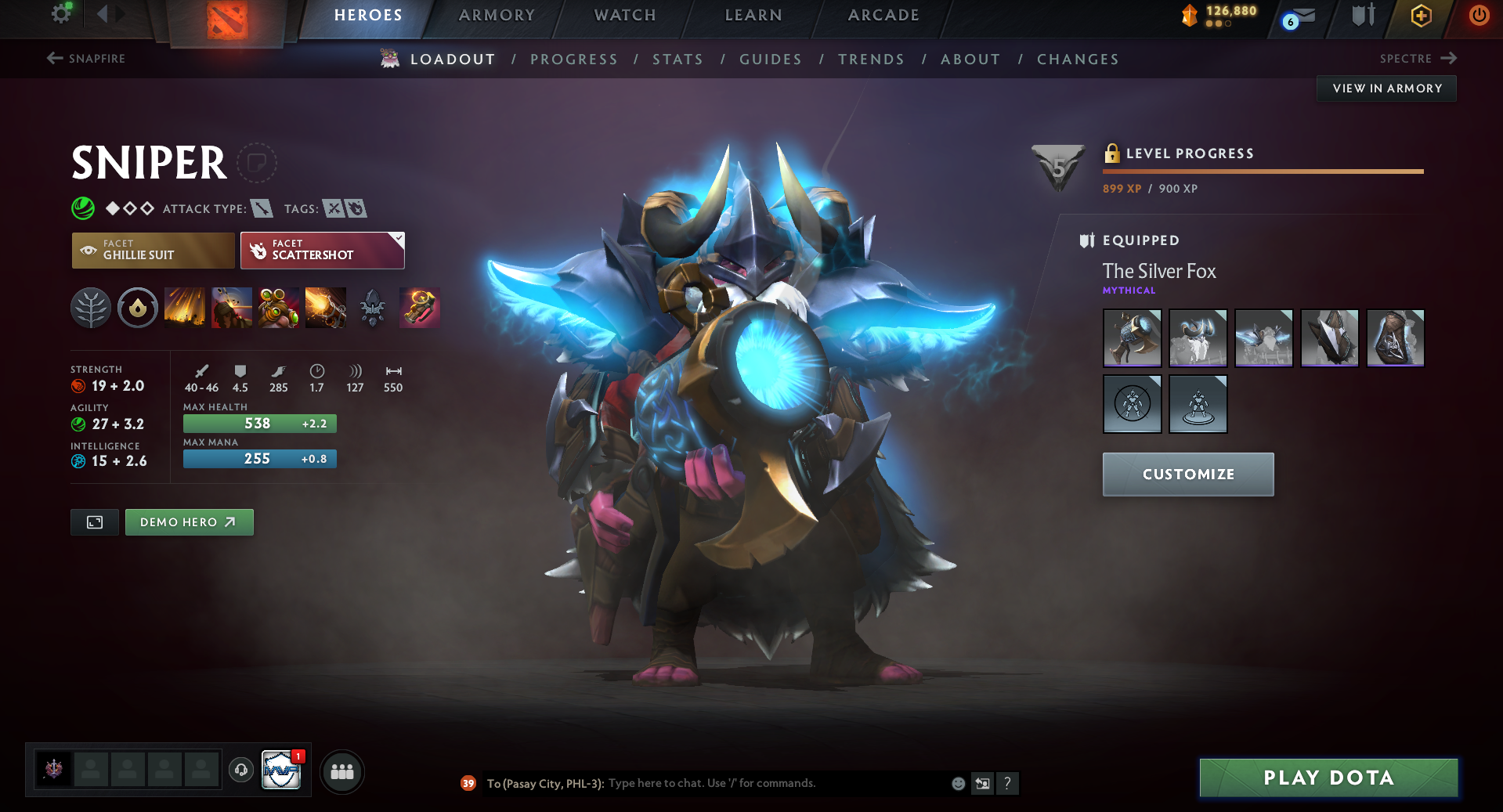Open the Customize loadout button
Image resolution: width=1503 pixels, height=812 pixels.
tap(1188, 475)
